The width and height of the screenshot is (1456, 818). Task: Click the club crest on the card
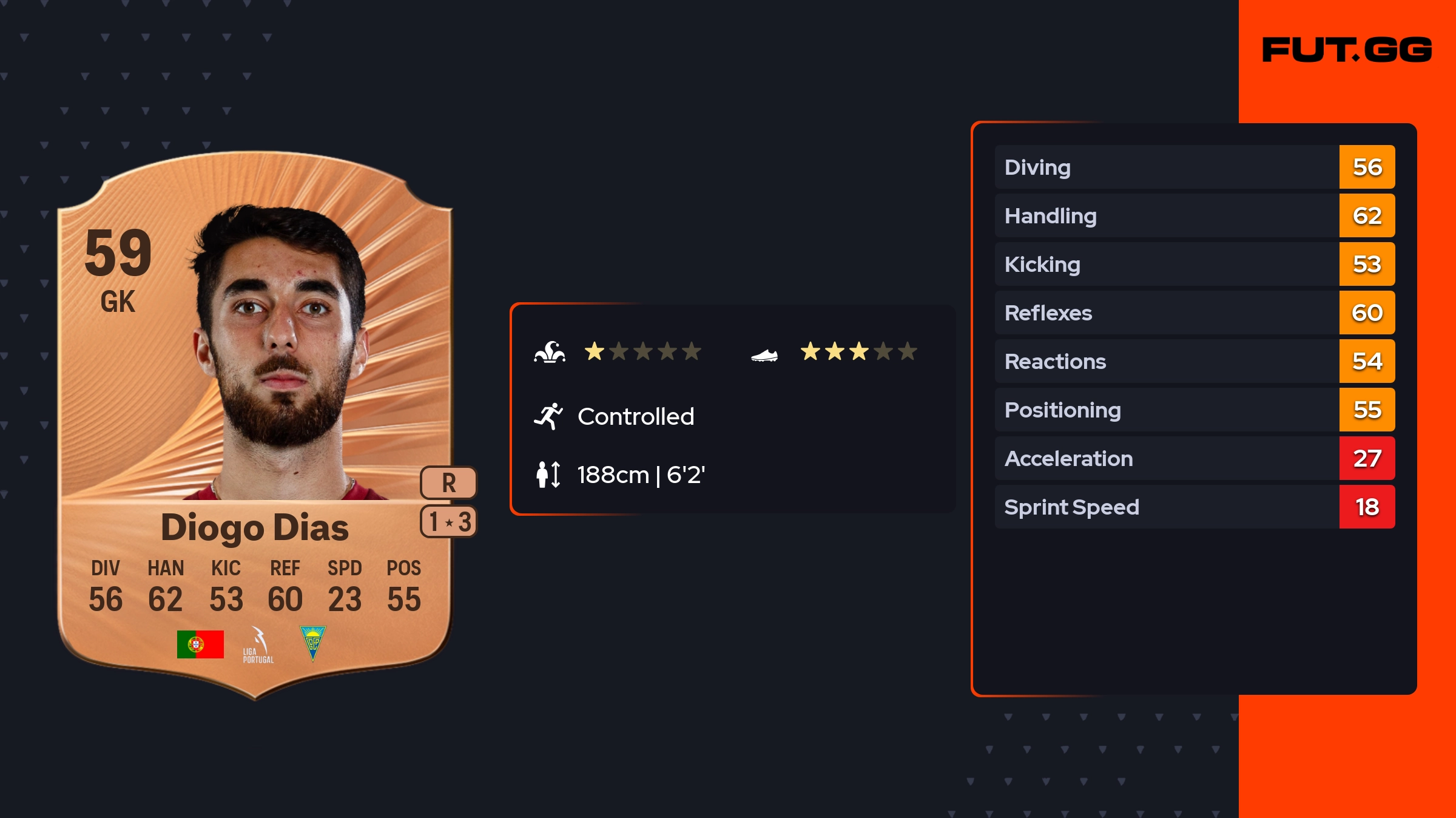click(313, 643)
